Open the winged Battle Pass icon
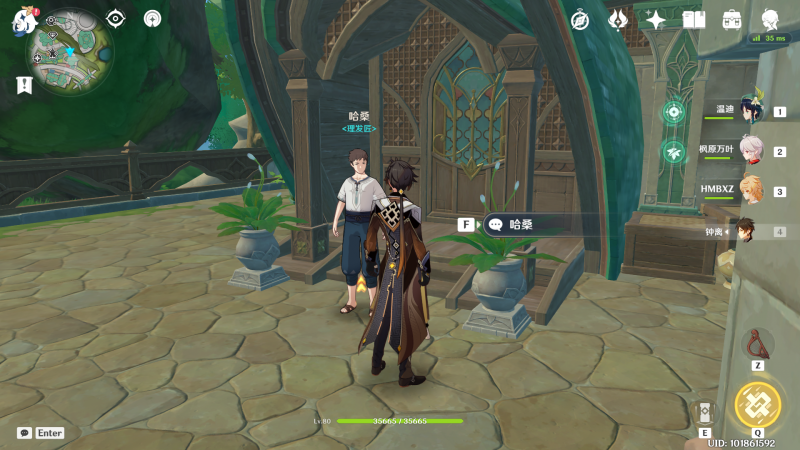800x450 pixels. (x=618, y=19)
